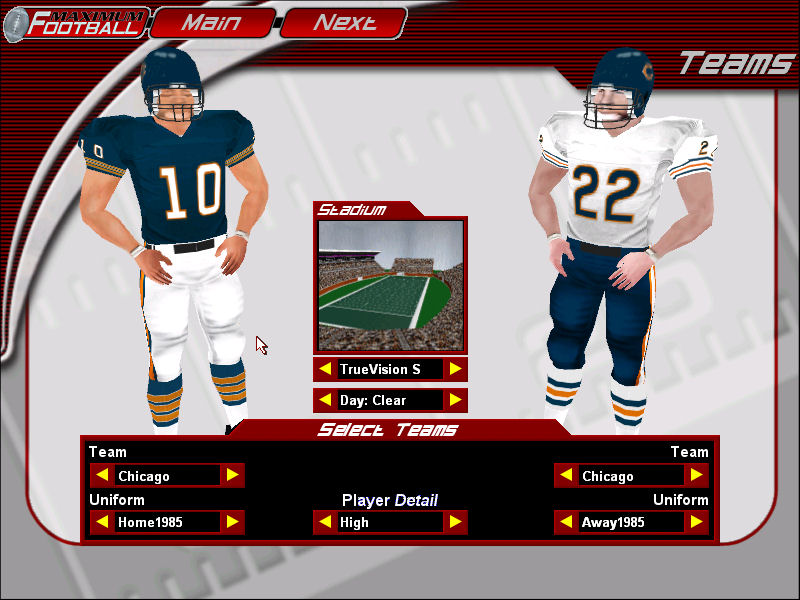
Task: Go back to the Main menu
Action: 211,22
